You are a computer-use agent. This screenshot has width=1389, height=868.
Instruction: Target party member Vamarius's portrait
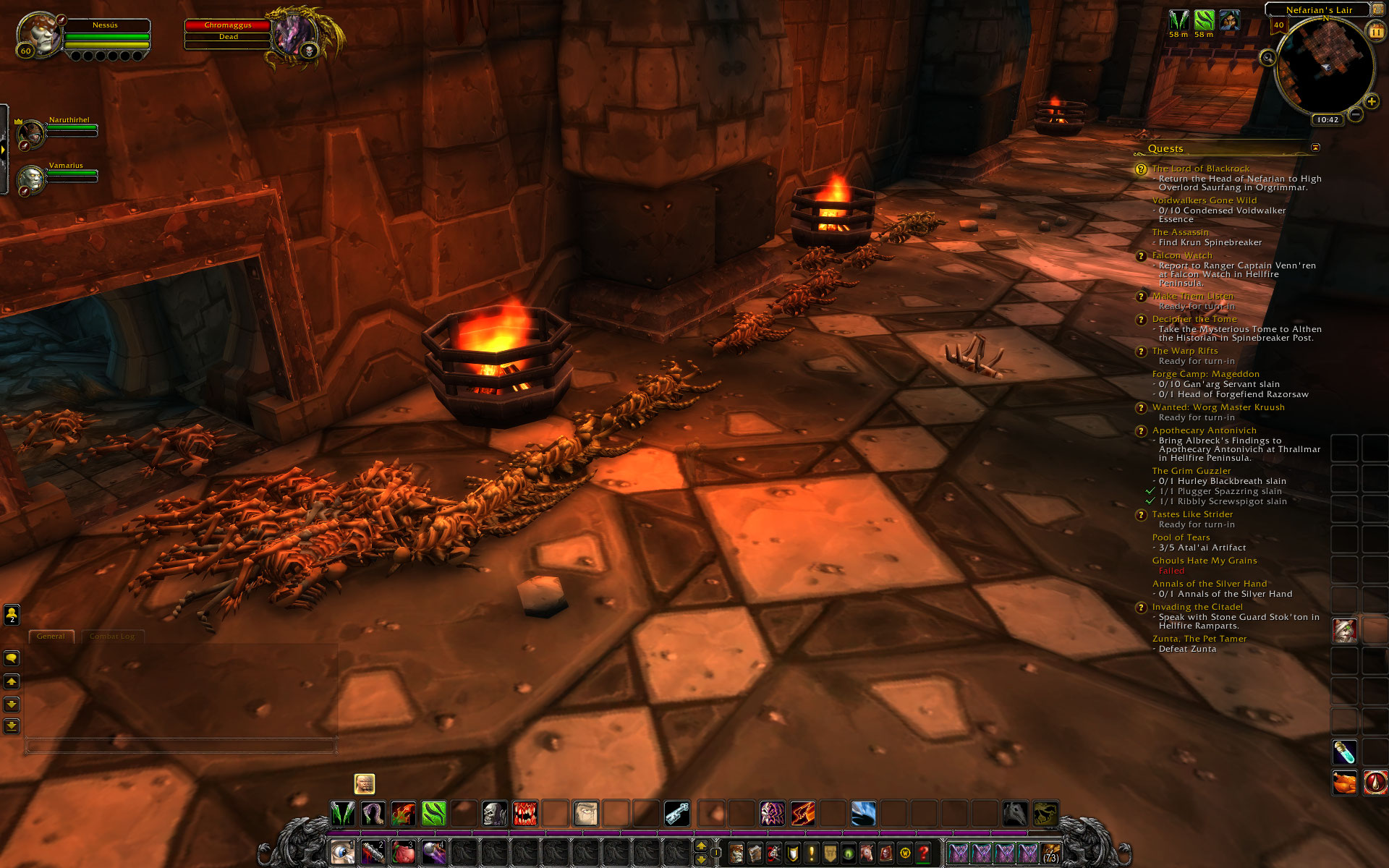[x=31, y=179]
